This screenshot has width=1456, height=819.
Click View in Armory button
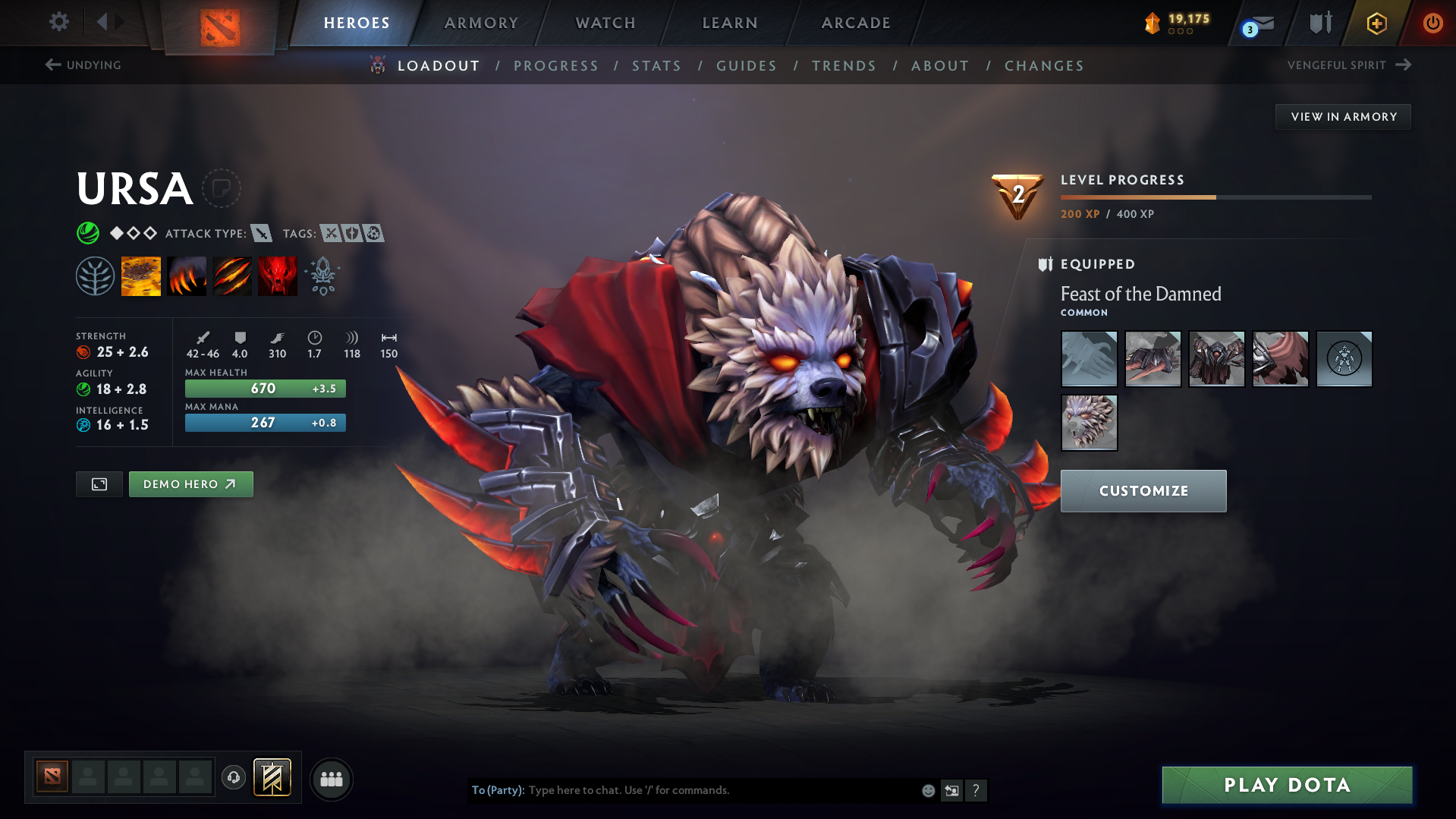coord(1343,117)
